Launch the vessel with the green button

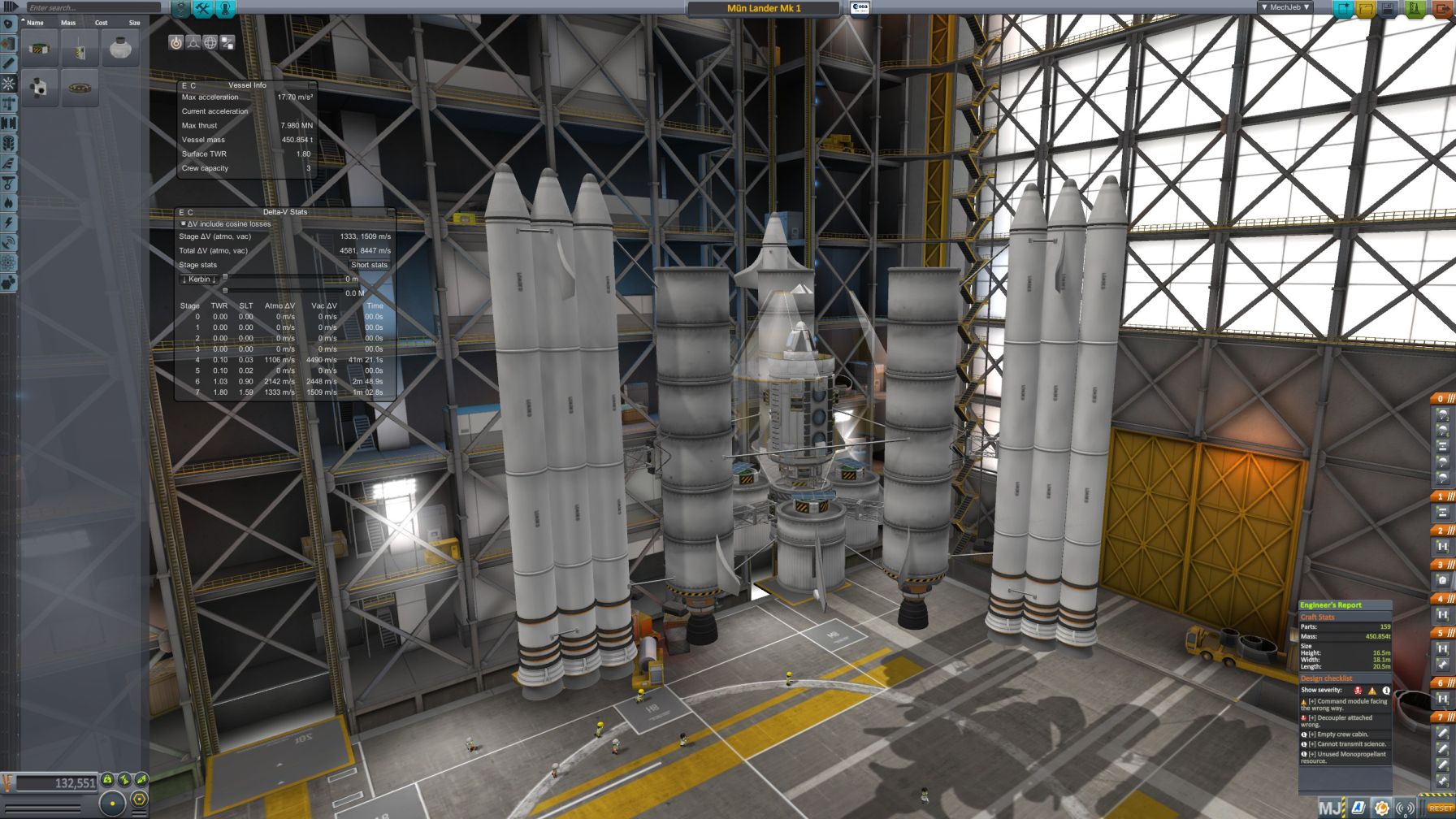click(x=1415, y=9)
